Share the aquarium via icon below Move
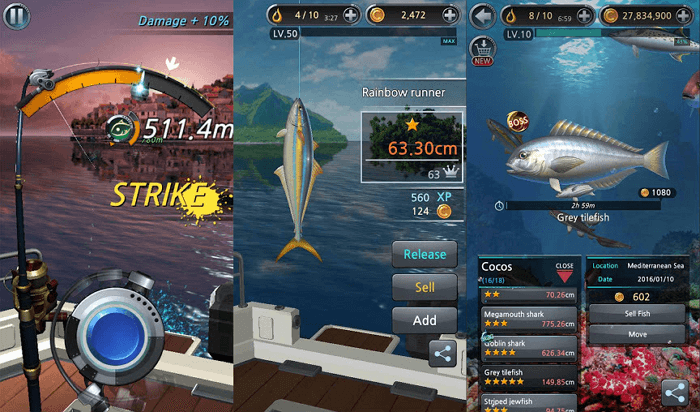 tap(680, 392)
